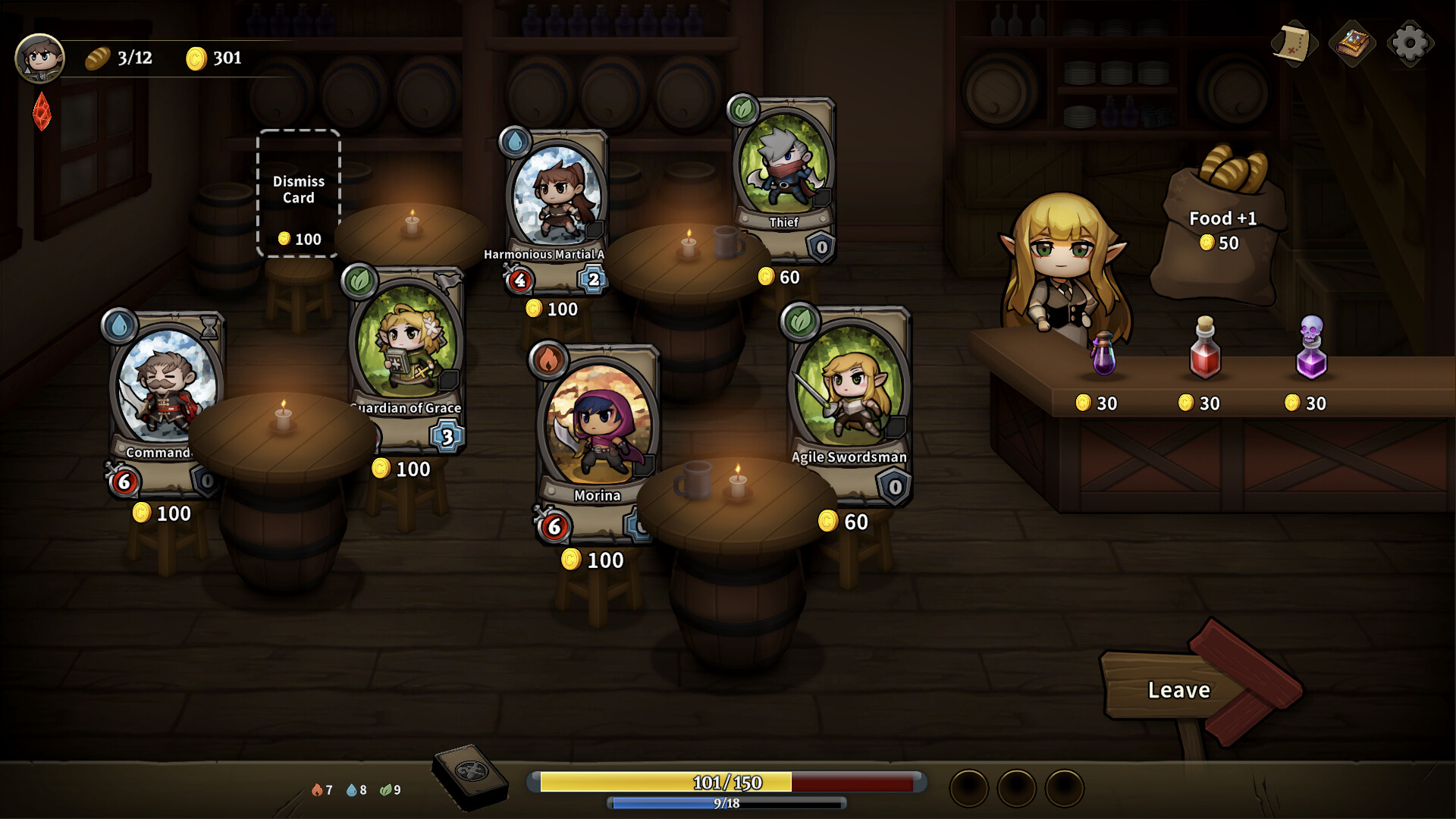Open the glowing spellbook icon
The width and height of the screenshot is (1456, 819).
tap(1352, 43)
